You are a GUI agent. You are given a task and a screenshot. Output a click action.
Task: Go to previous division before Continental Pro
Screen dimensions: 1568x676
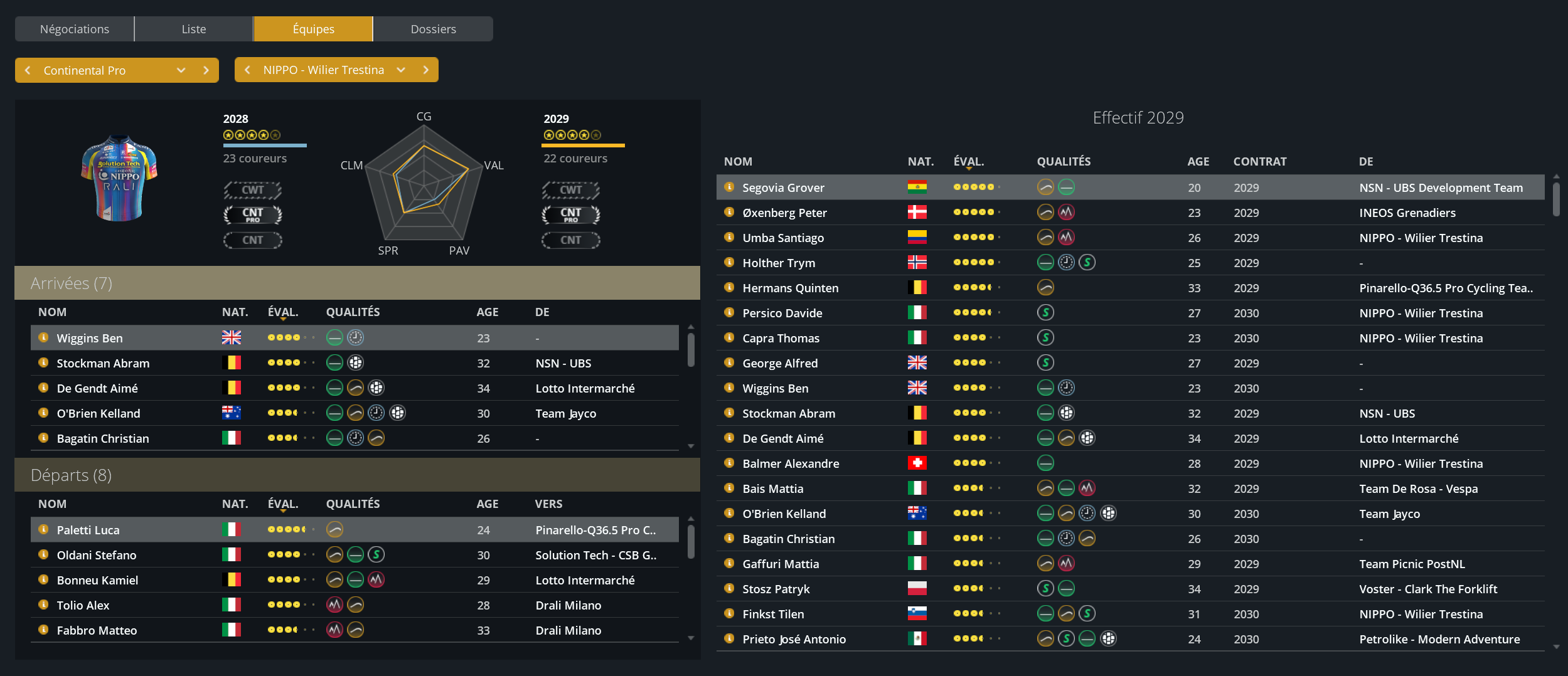(28, 70)
